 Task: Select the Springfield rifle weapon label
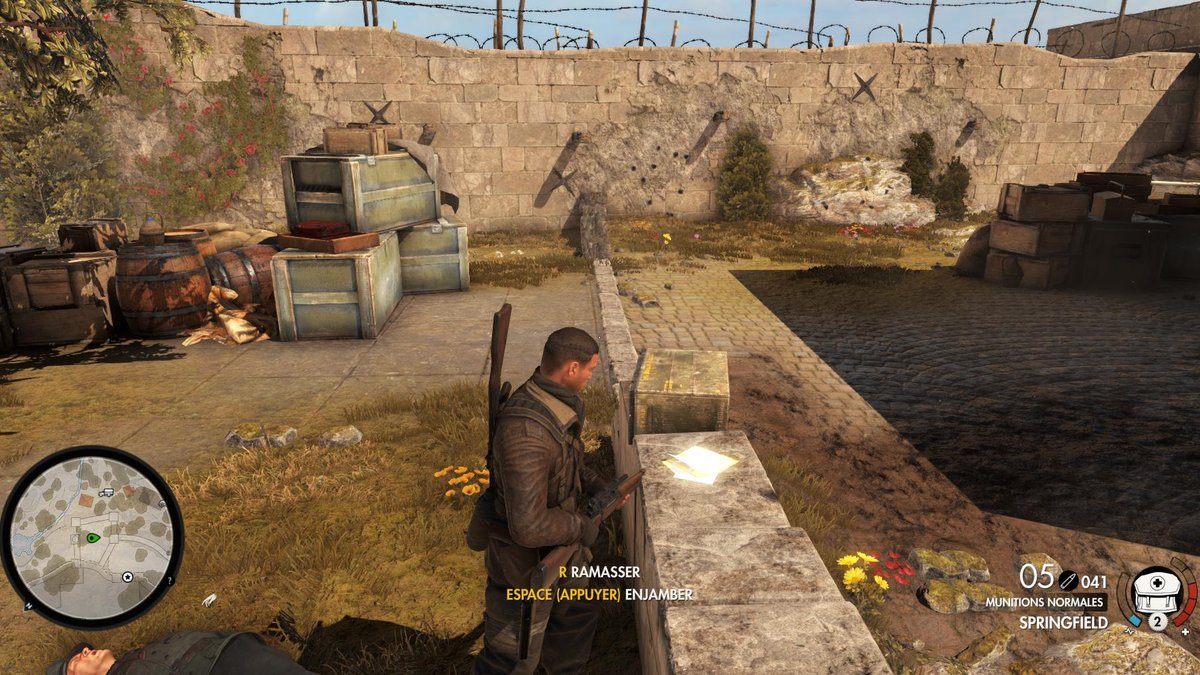1062,622
